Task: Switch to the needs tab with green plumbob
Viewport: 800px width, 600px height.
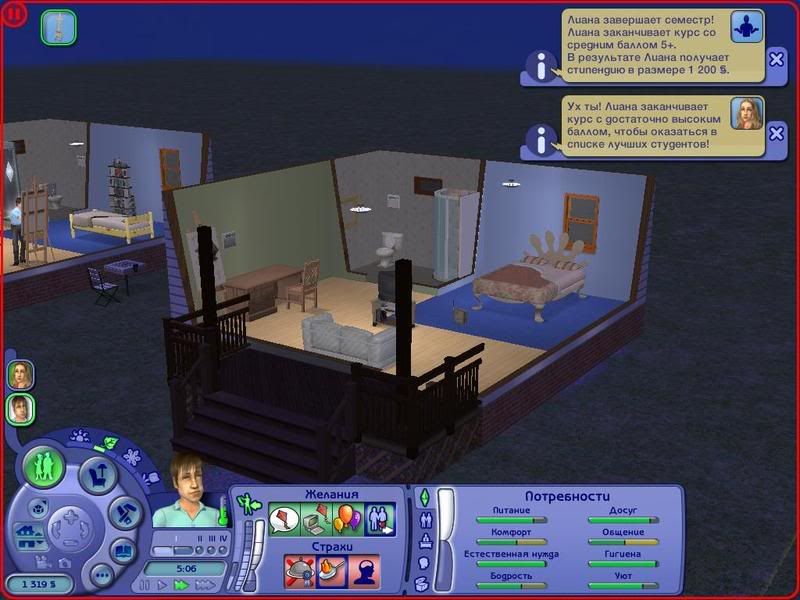Action: pos(424,498)
